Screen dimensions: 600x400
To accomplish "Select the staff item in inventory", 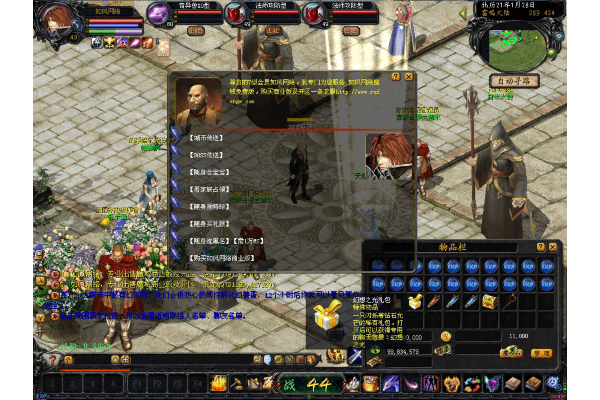I will (x=507, y=301).
